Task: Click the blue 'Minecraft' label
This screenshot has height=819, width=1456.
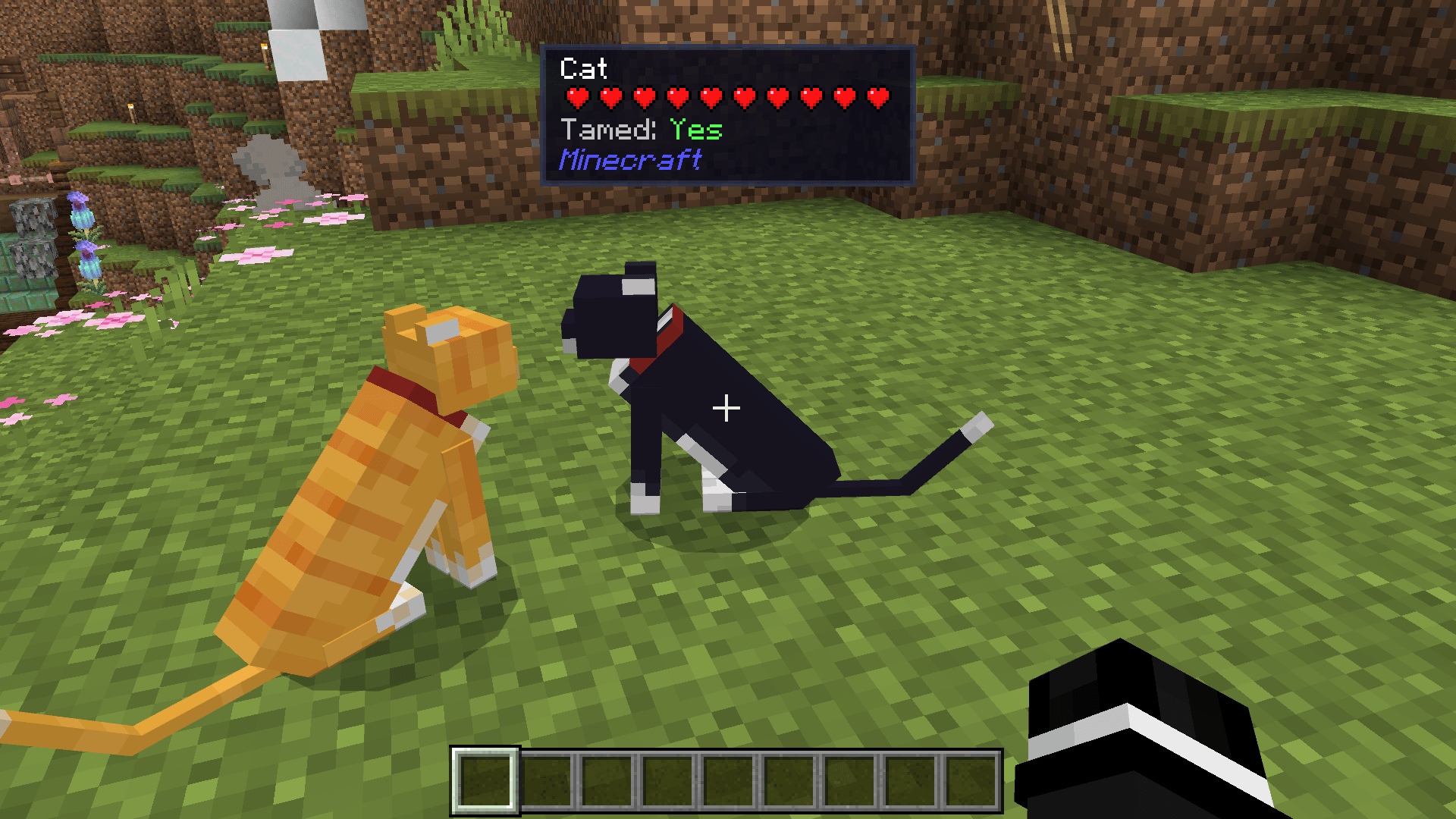Action: 631,159
